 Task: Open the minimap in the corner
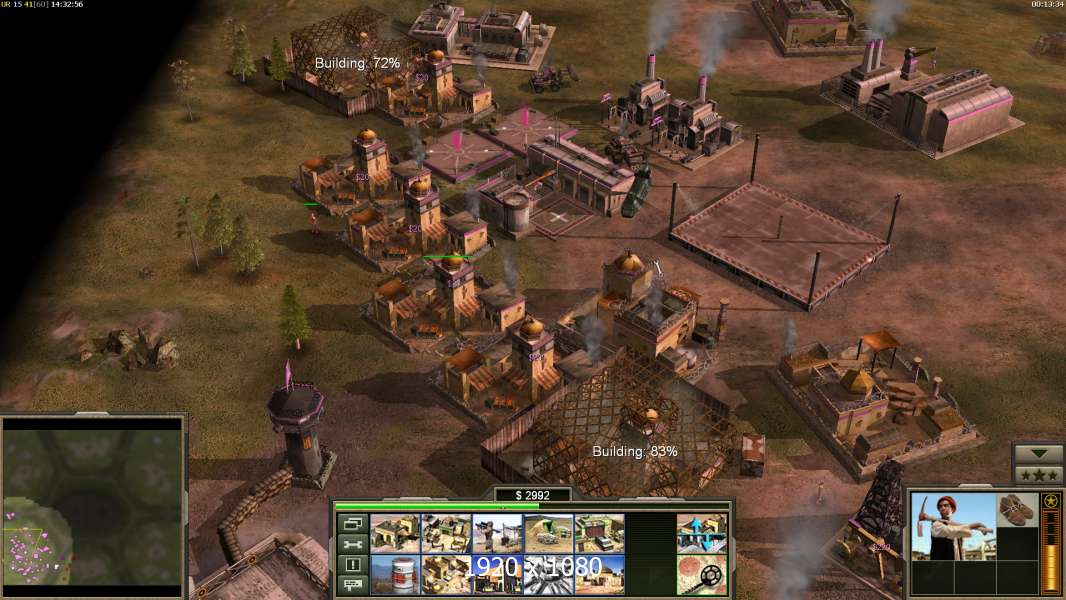92,502
